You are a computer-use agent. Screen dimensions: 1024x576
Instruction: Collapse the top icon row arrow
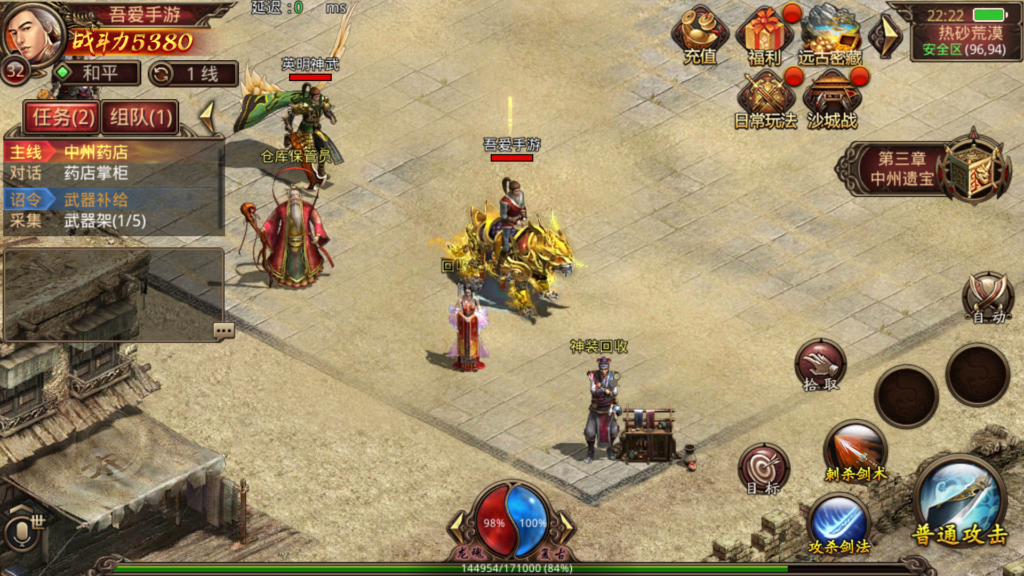tap(884, 35)
